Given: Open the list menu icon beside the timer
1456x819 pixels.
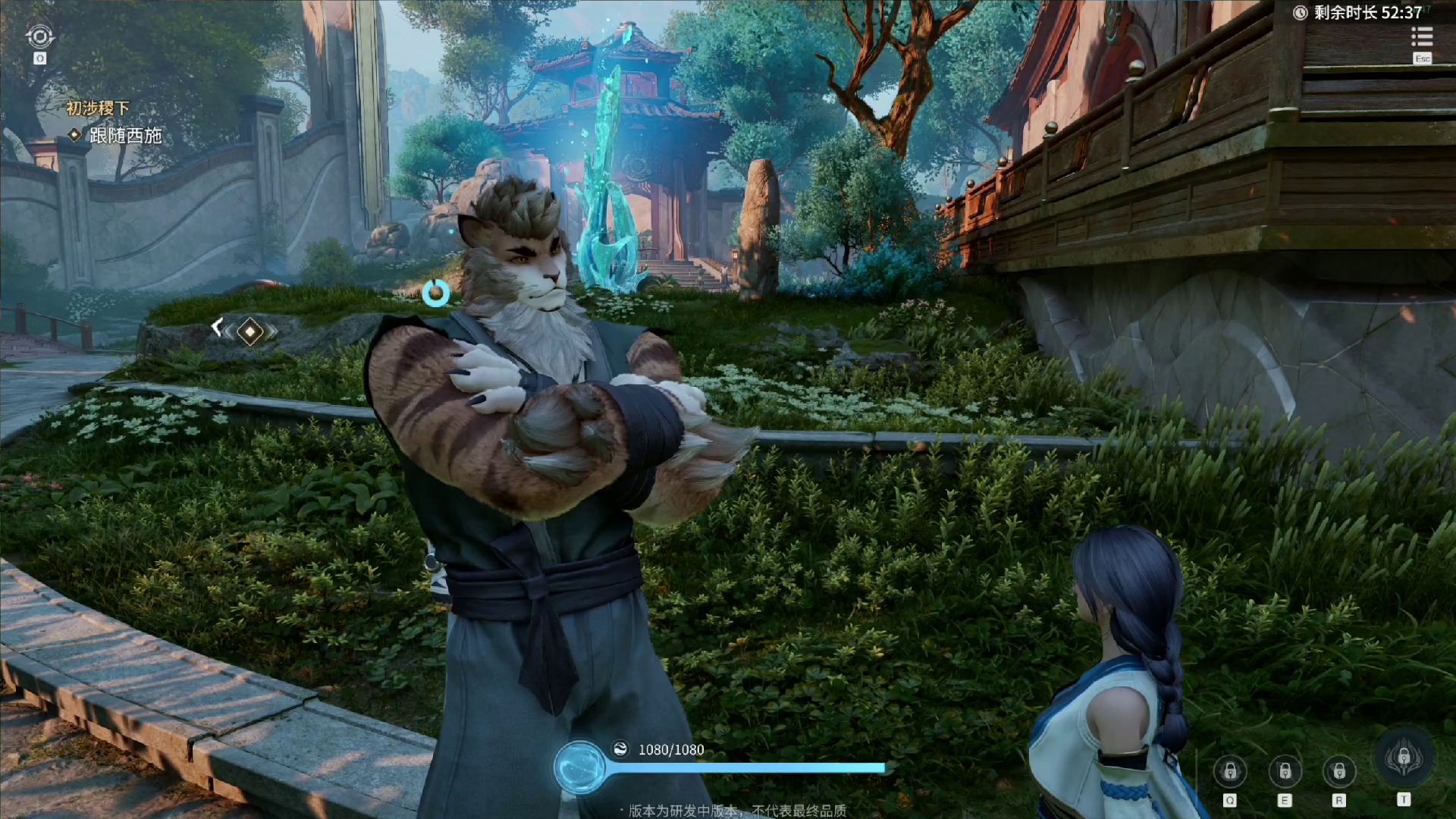Looking at the screenshot, I should 1422,37.
